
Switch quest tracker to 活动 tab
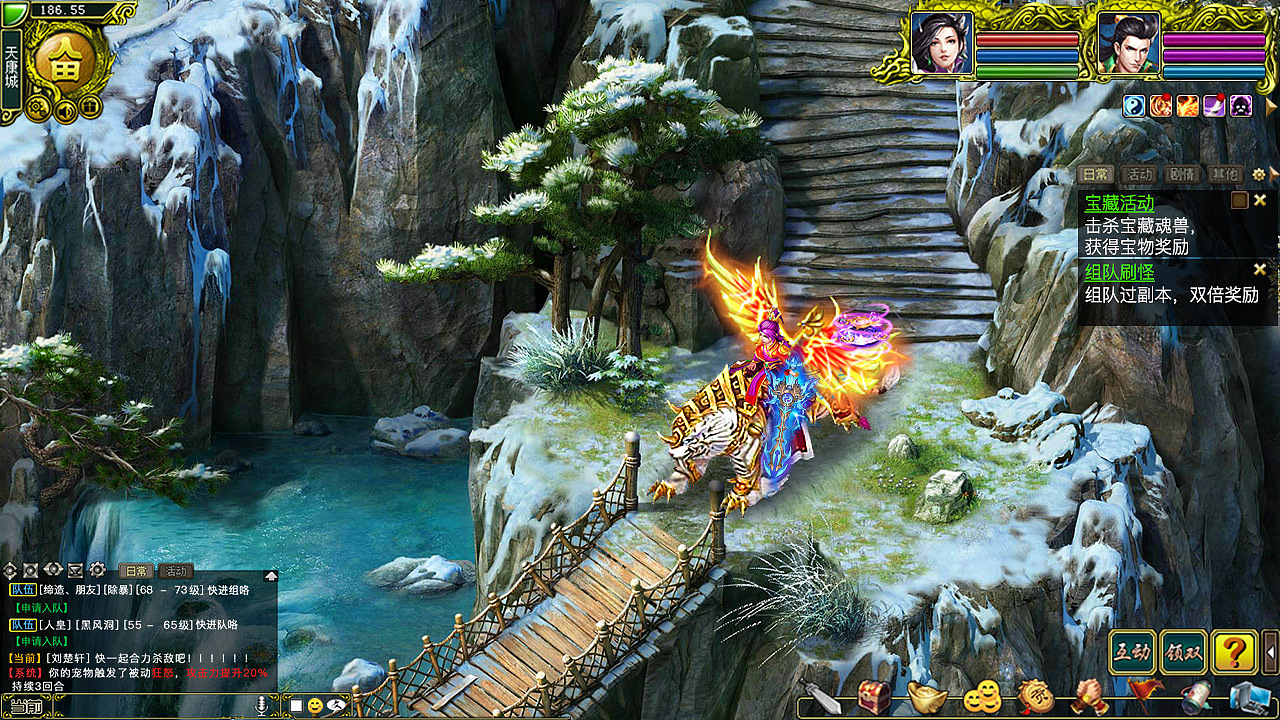tap(1139, 174)
